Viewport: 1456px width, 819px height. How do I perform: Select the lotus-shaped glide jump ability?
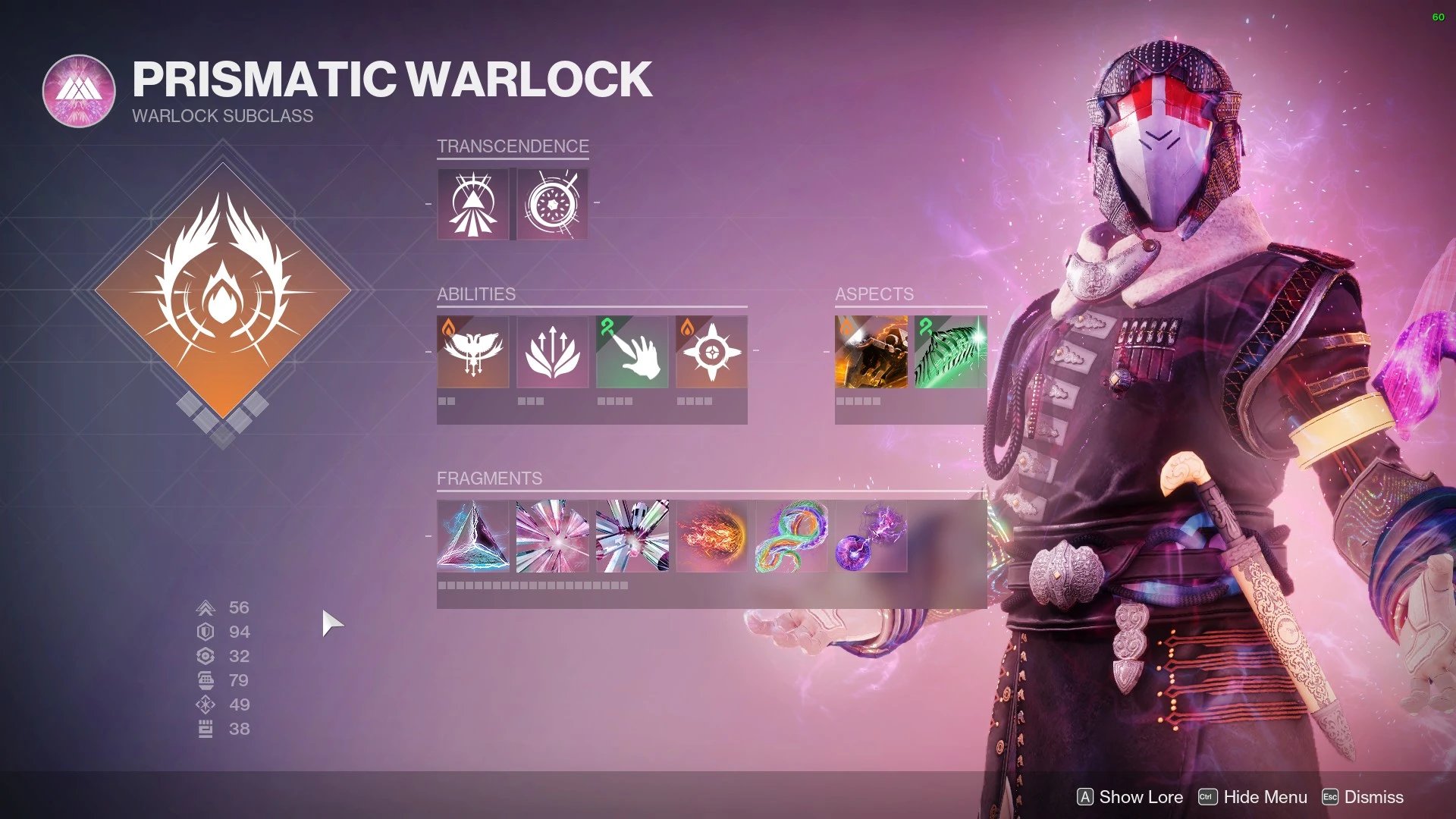[x=553, y=352]
